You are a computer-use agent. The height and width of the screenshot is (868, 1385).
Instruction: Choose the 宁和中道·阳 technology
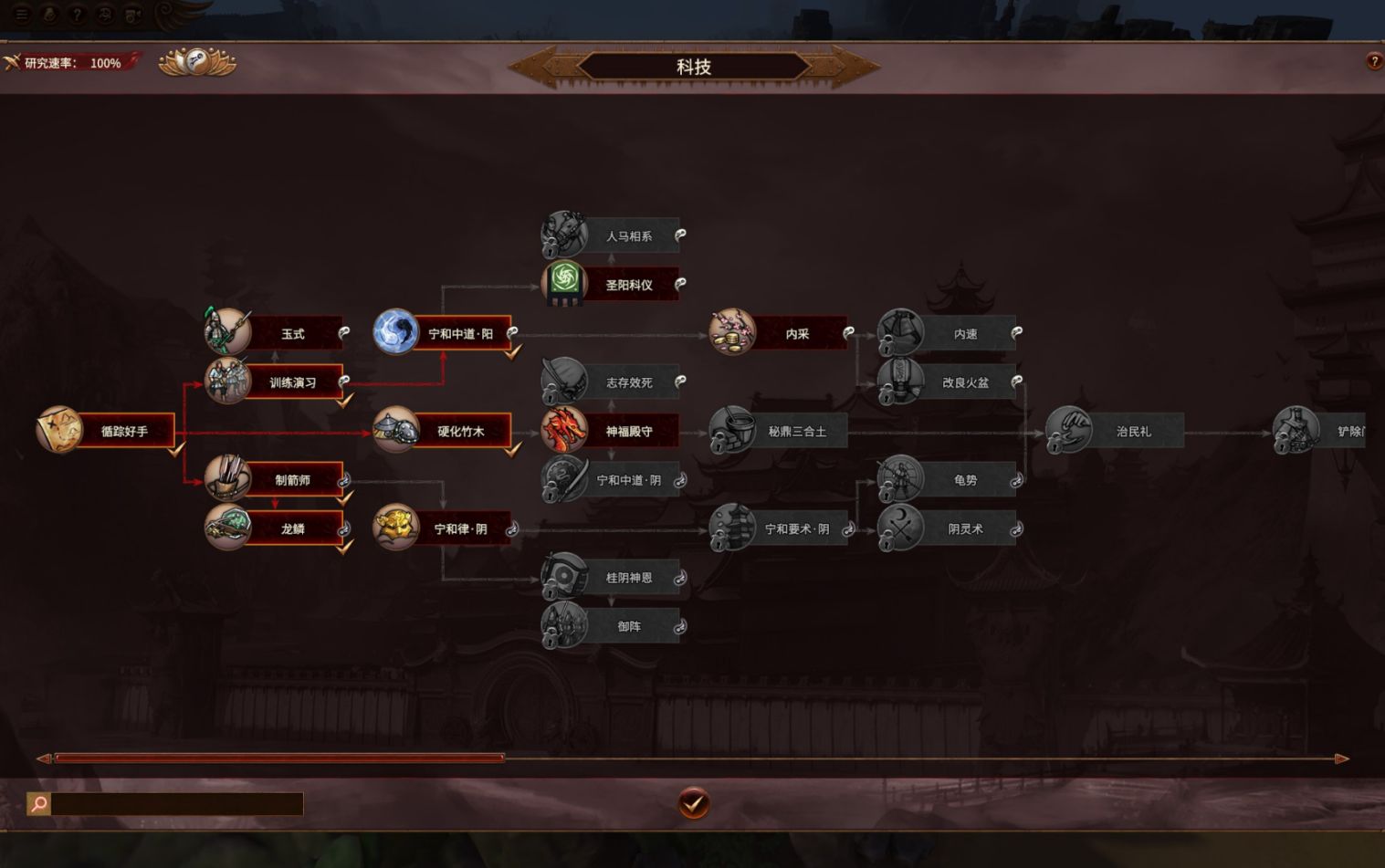(460, 334)
